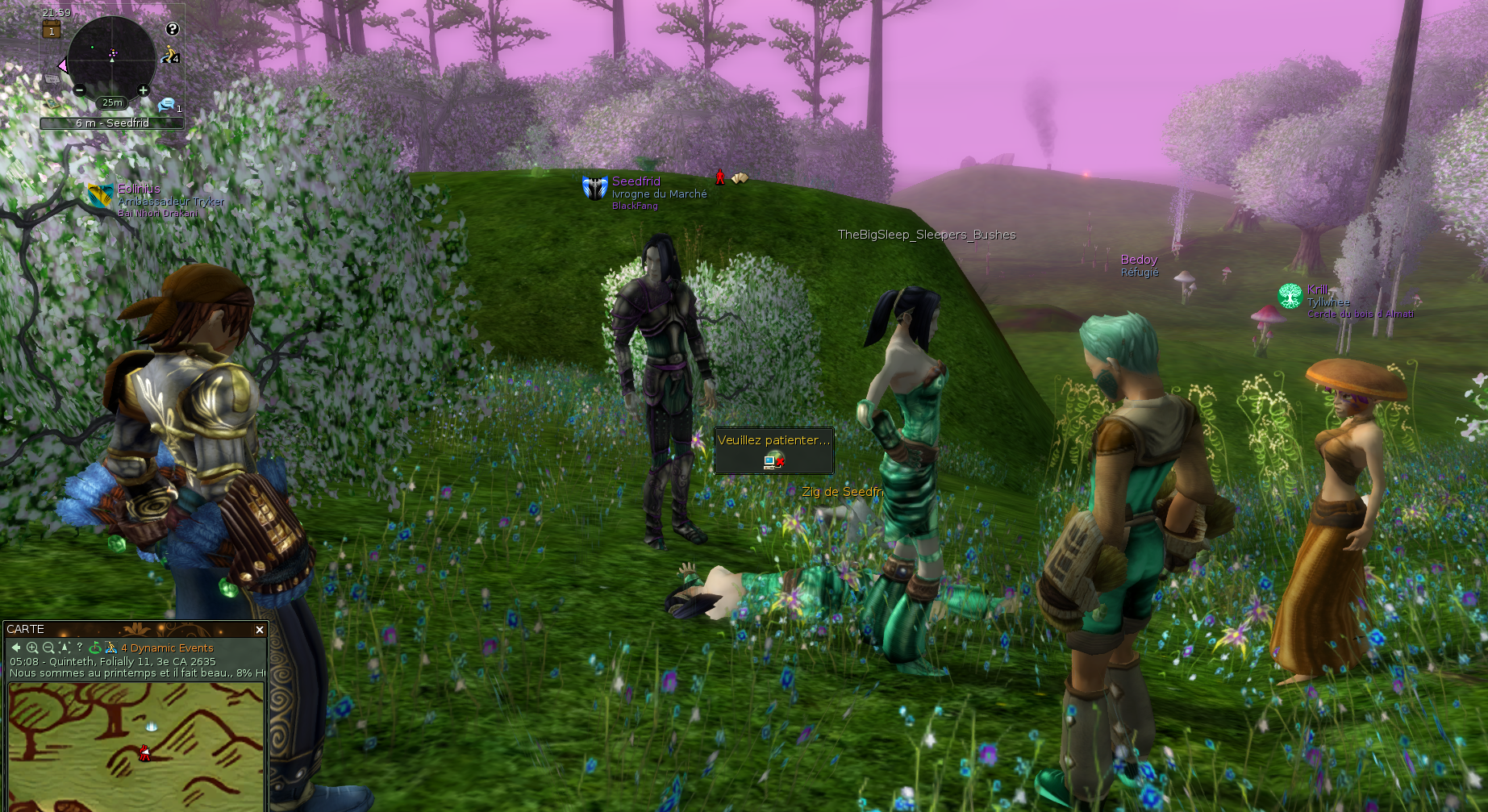Open help via the black question mark icon

(x=172, y=29)
